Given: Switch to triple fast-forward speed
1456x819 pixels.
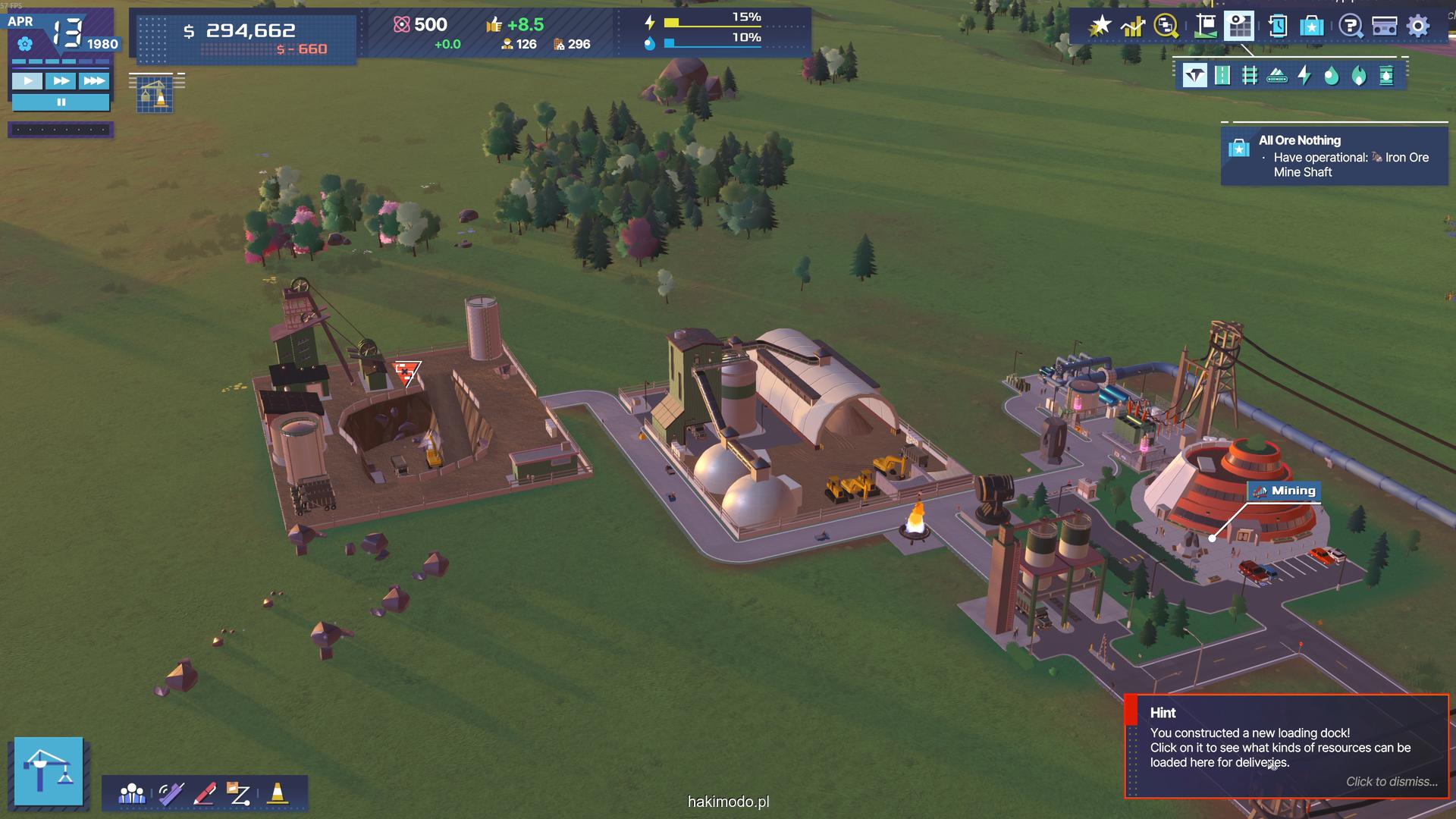Looking at the screenshot, I should [94, 81].
